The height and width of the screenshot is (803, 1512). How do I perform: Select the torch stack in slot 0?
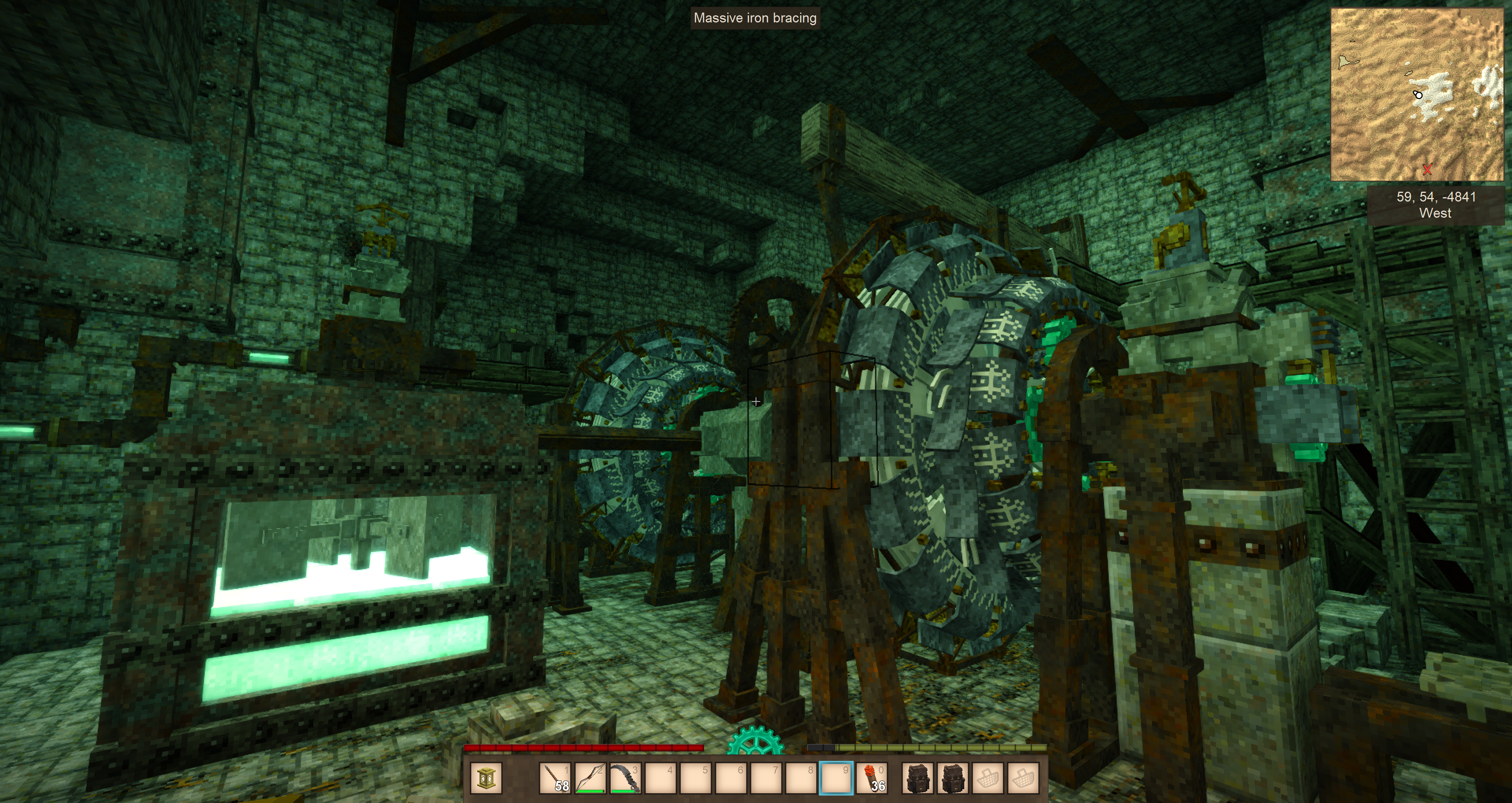(872, 778)
